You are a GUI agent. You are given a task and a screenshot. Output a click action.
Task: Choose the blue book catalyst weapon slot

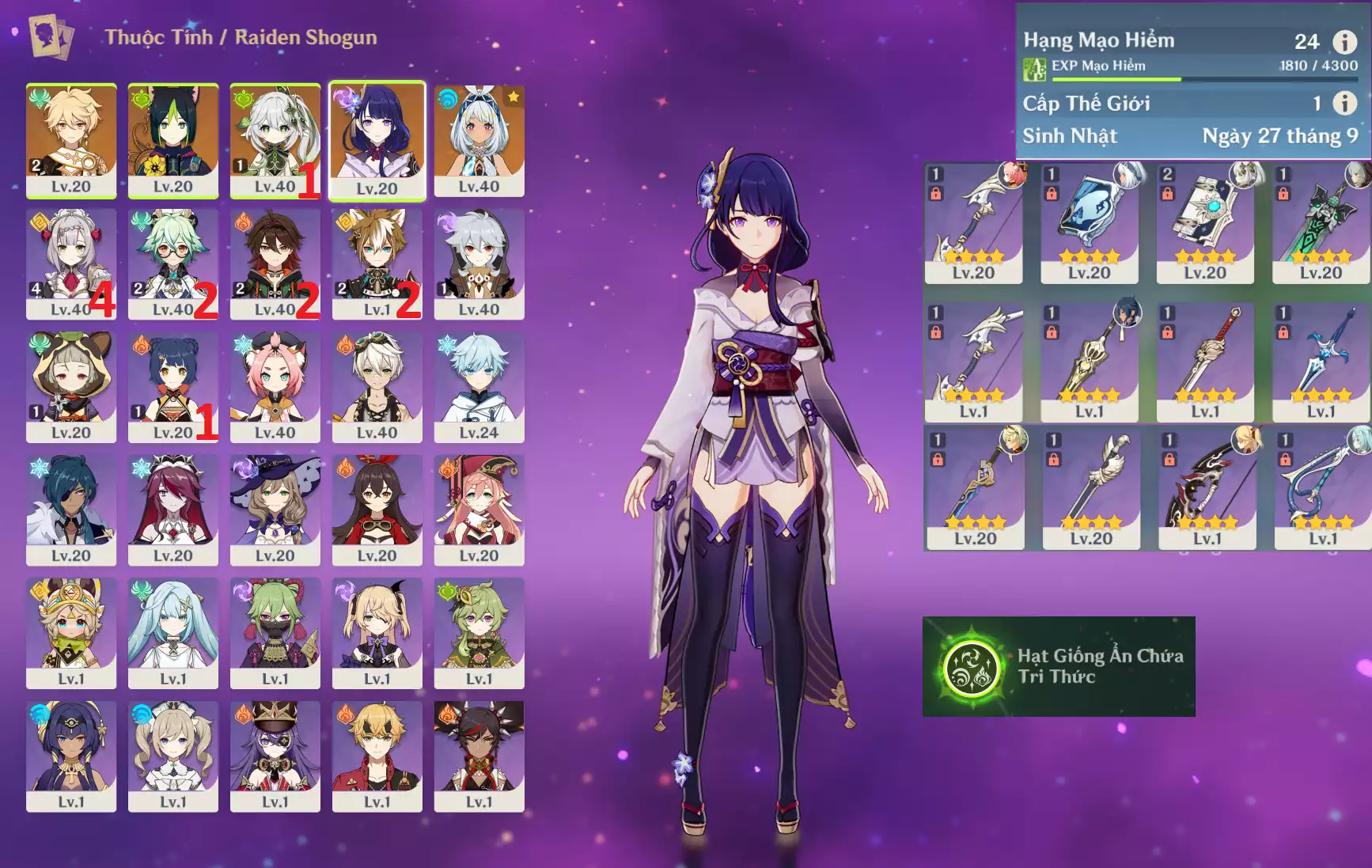(1089, 222)
